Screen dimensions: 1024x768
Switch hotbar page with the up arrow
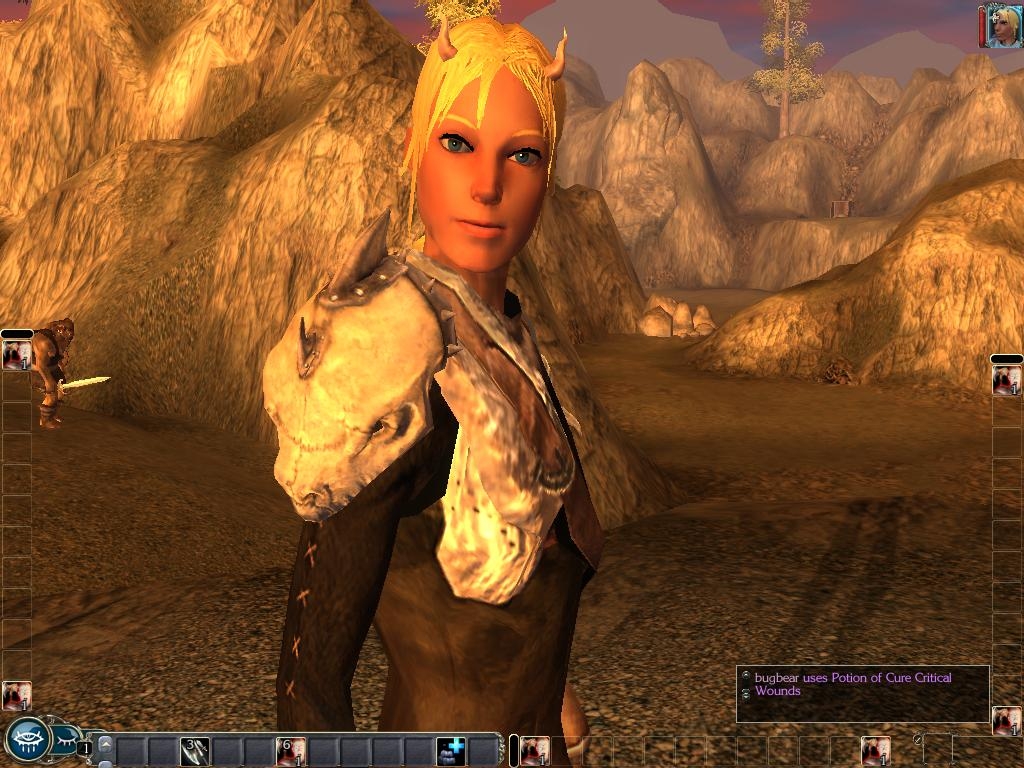tap(105, 742)
